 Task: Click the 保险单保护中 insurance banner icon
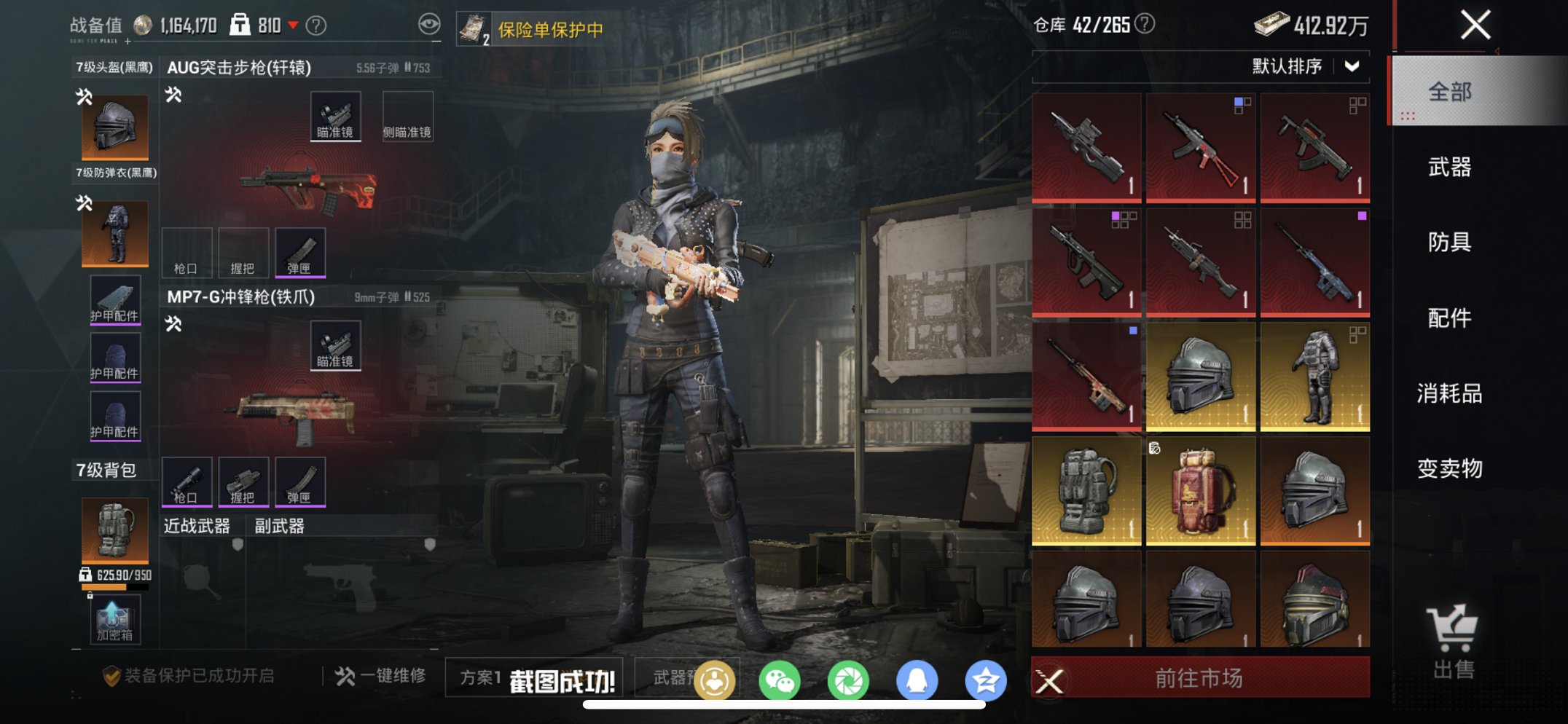(x=474, y=28)
